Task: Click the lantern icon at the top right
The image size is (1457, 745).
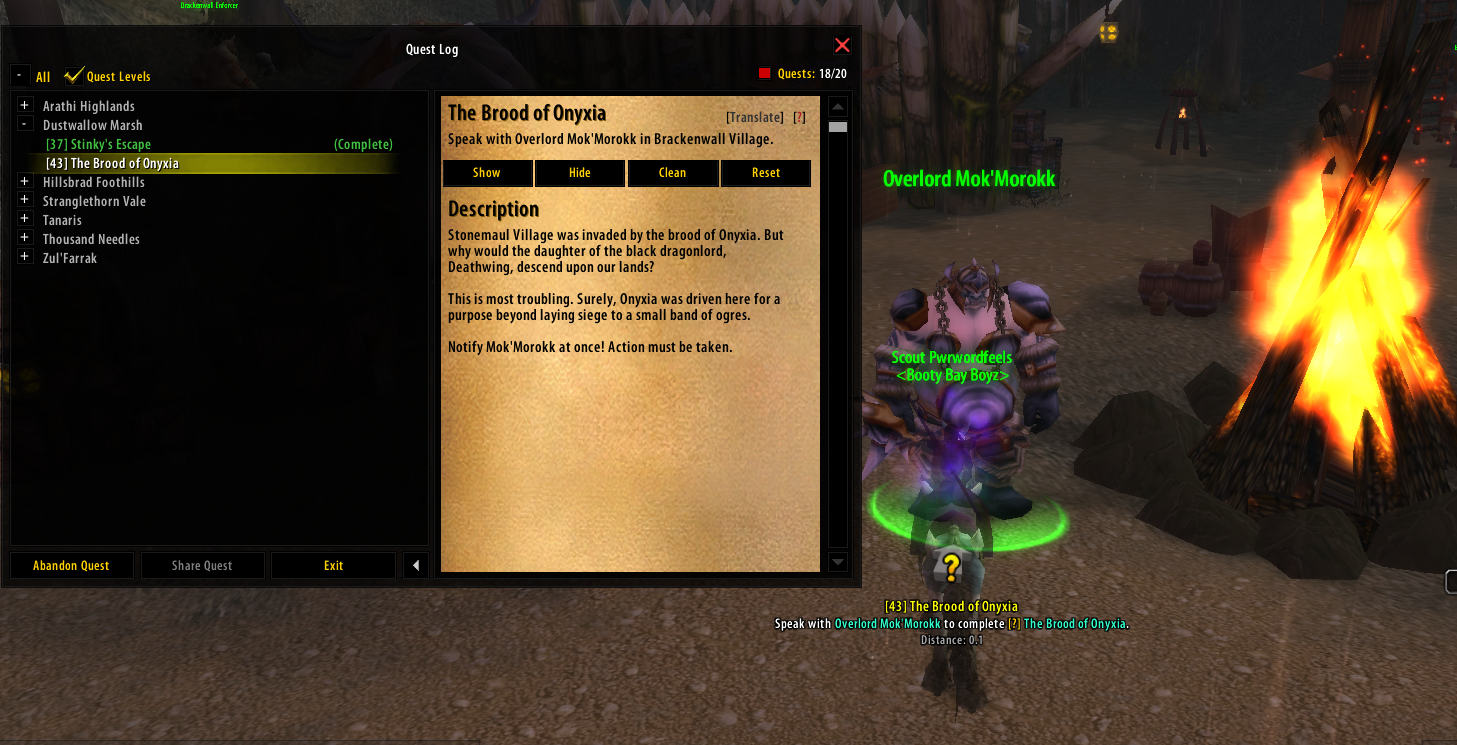Action: pyautogui.click(x=1108, y=32)
